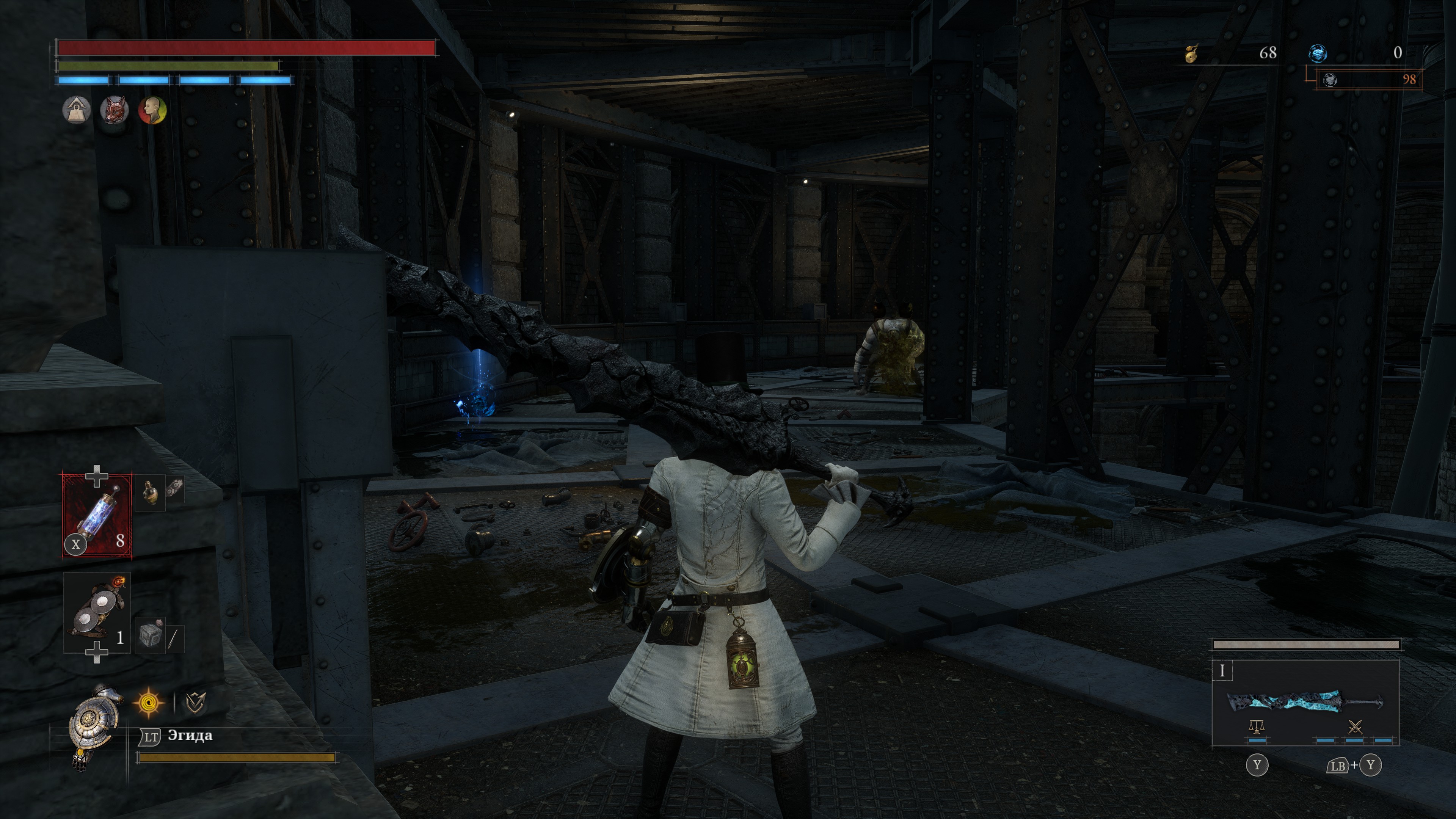The width and height of the screenshot is (1456, 819).
Task: Inspect the fox mask status icon
Action: (114, 110)
